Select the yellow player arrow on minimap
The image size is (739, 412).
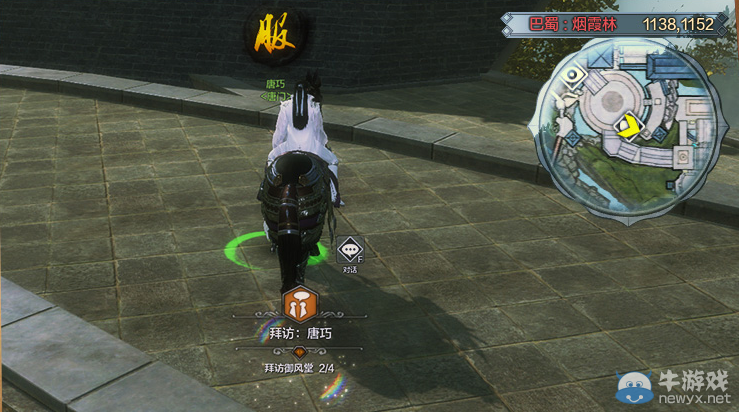tap(628, 127)
